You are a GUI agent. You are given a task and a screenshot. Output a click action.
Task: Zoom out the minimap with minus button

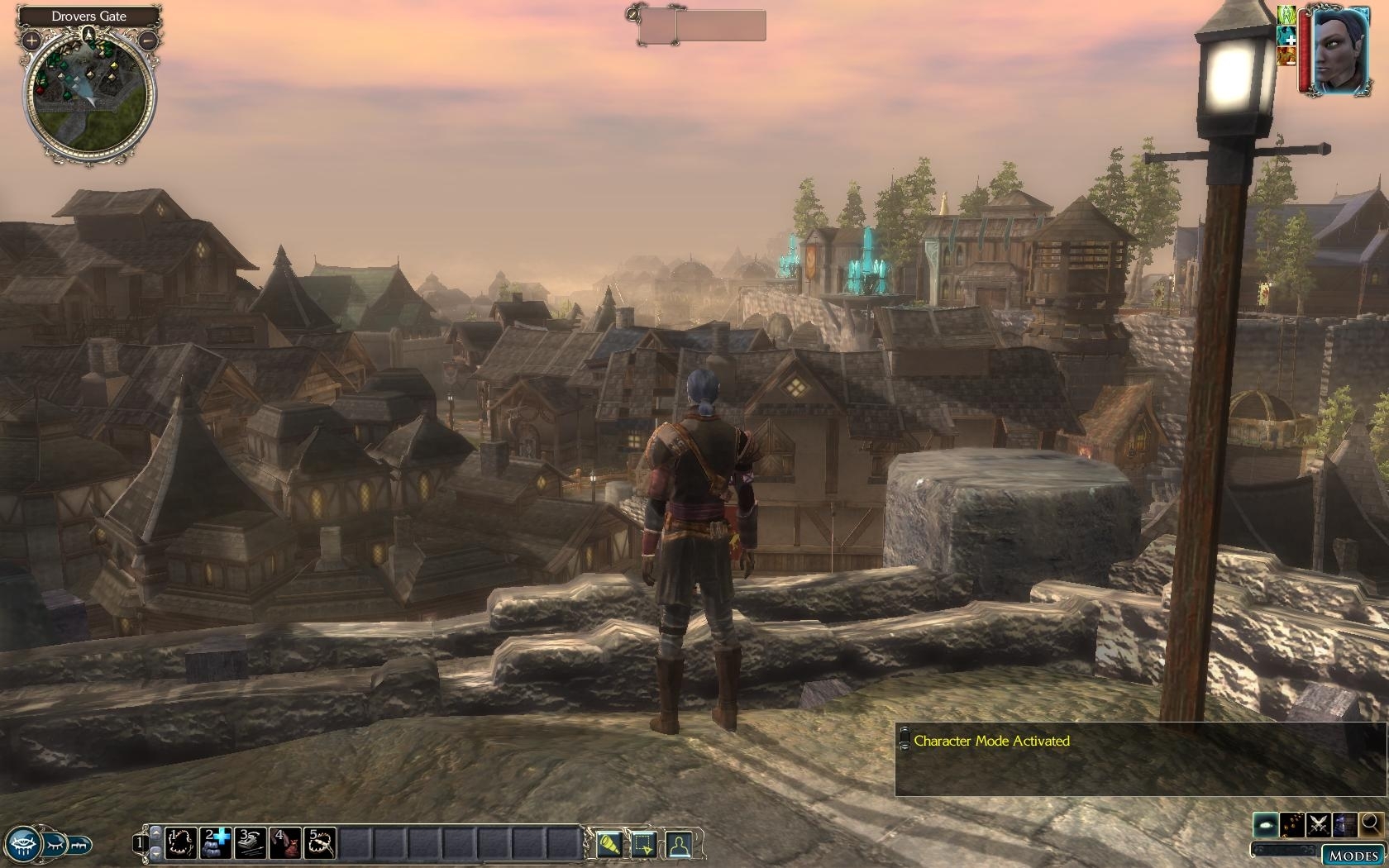click(149, 39)
